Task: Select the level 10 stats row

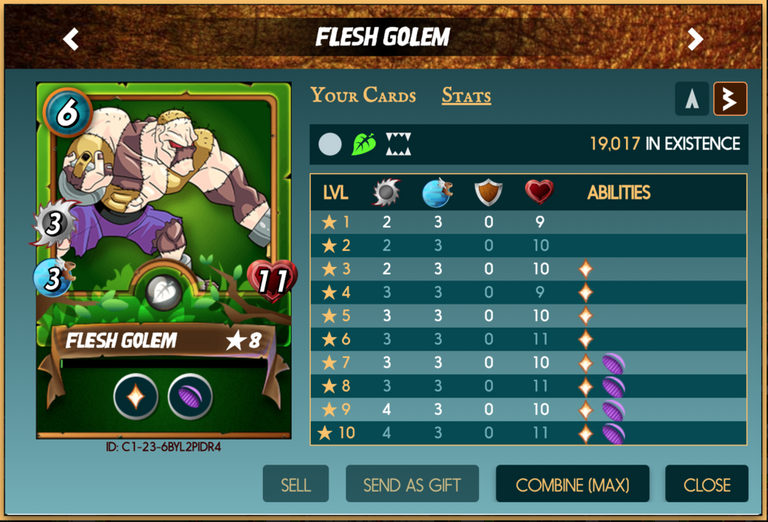Action: point(528,433)
